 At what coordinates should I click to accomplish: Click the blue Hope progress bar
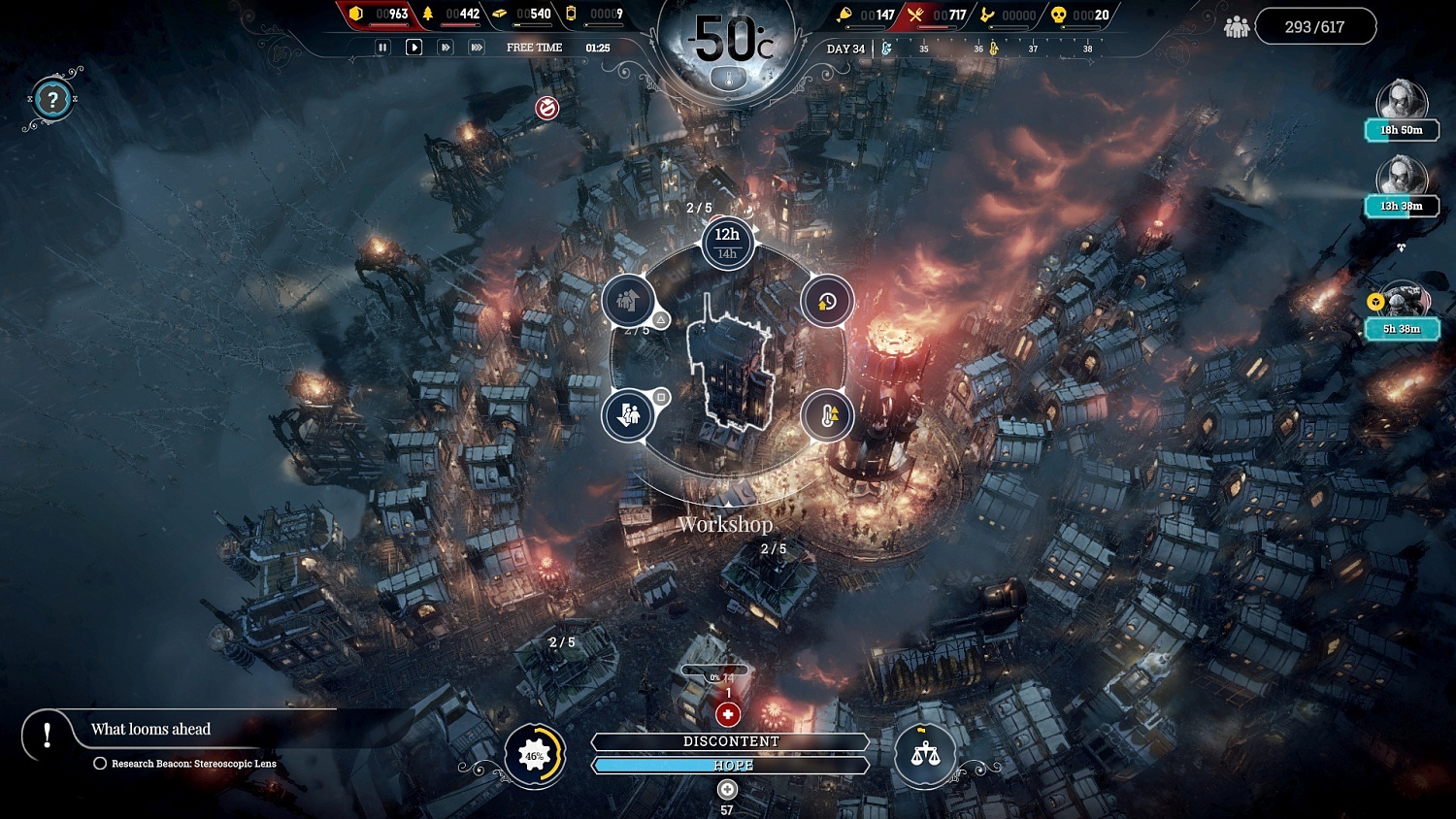tap(730, 765)
